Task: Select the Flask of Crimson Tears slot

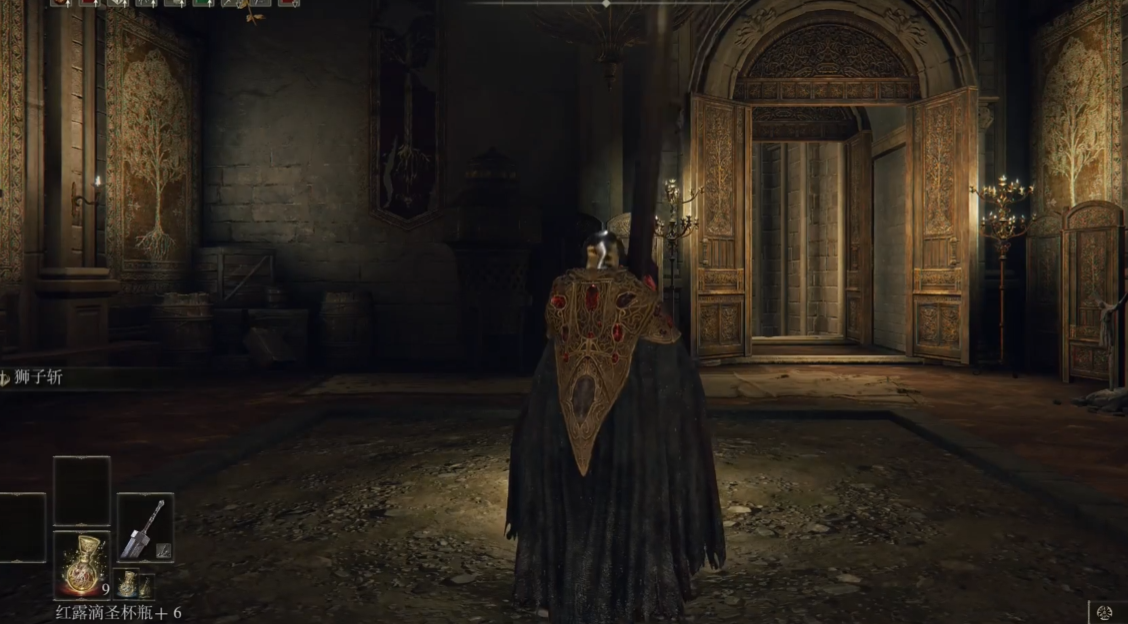Action: [x=81, y=565]
